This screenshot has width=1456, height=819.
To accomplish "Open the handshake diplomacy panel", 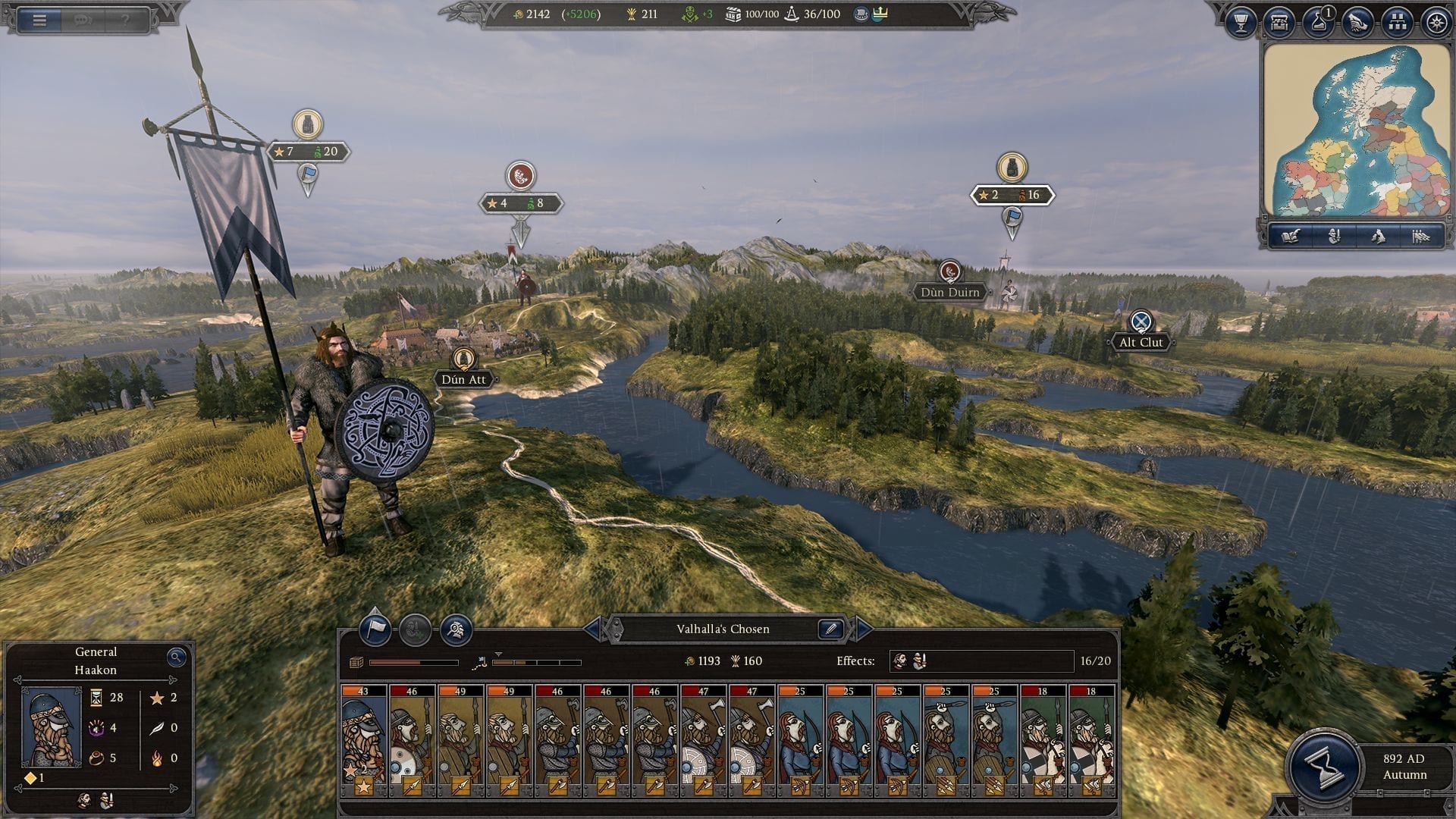I will 1357,23.
